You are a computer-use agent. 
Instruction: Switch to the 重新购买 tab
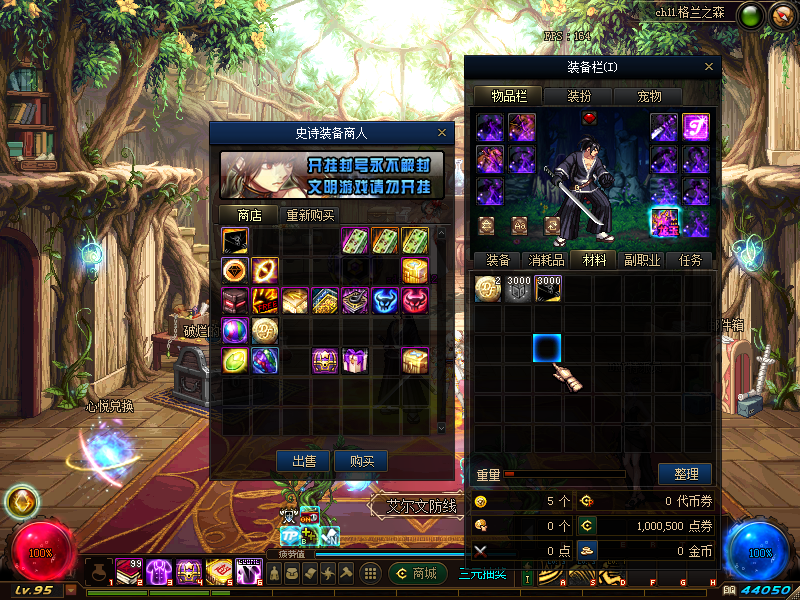click(311, 215)
